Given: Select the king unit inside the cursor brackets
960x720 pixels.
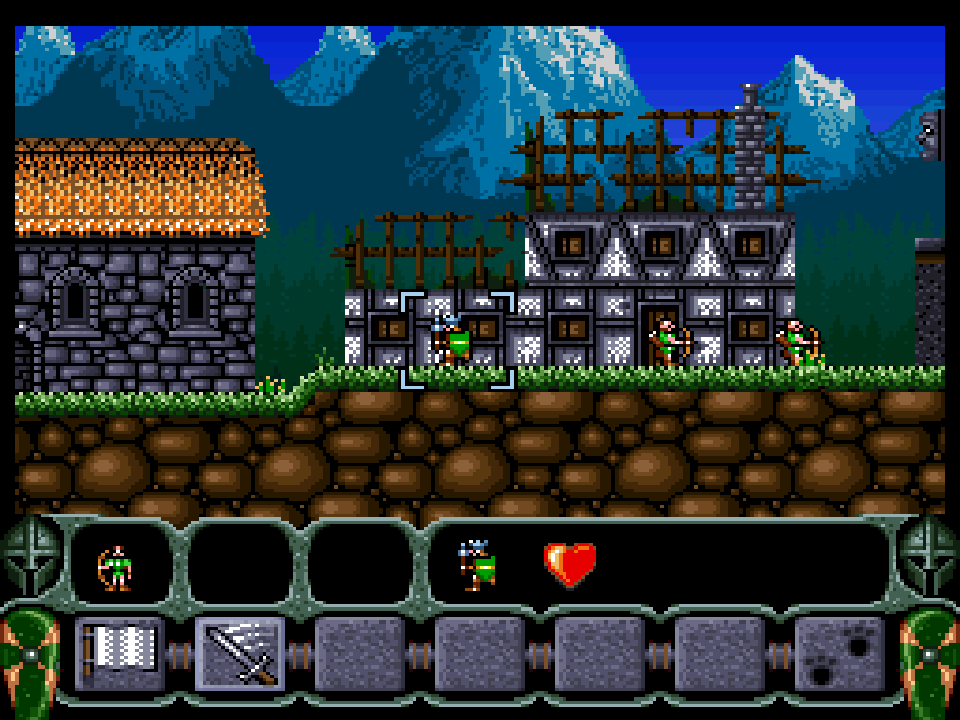Looking at the screenshot, I should point(453,340).
